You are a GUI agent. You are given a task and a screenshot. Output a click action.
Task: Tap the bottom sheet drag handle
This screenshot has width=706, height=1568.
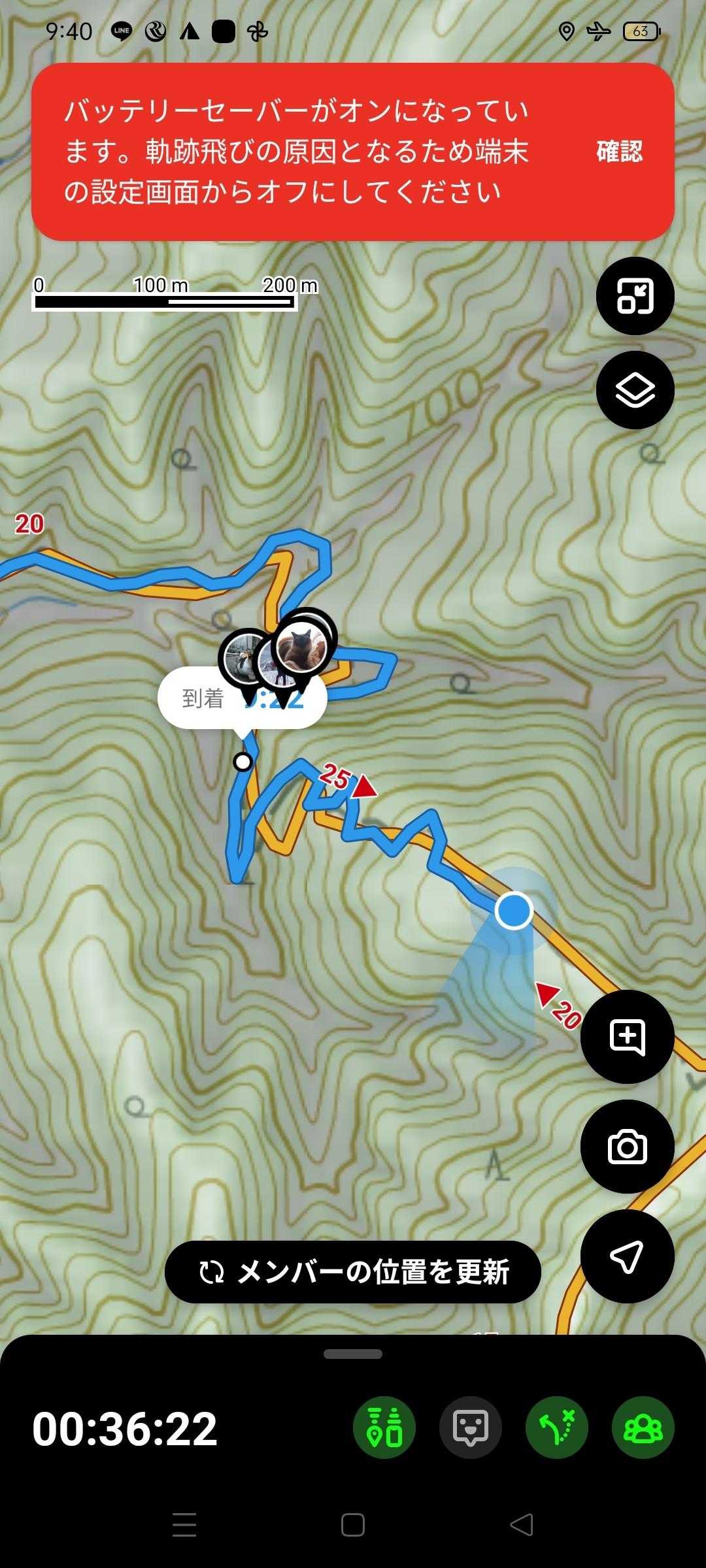[353, 1354]
